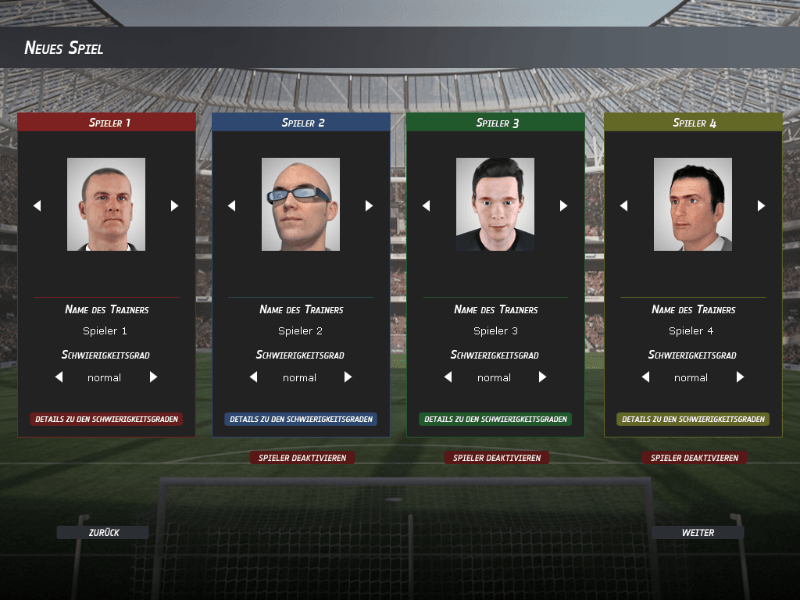The width and height of the screenshot is (800, 600).
Task: Deactivate Spieler 2
Action: coord(302,458)
